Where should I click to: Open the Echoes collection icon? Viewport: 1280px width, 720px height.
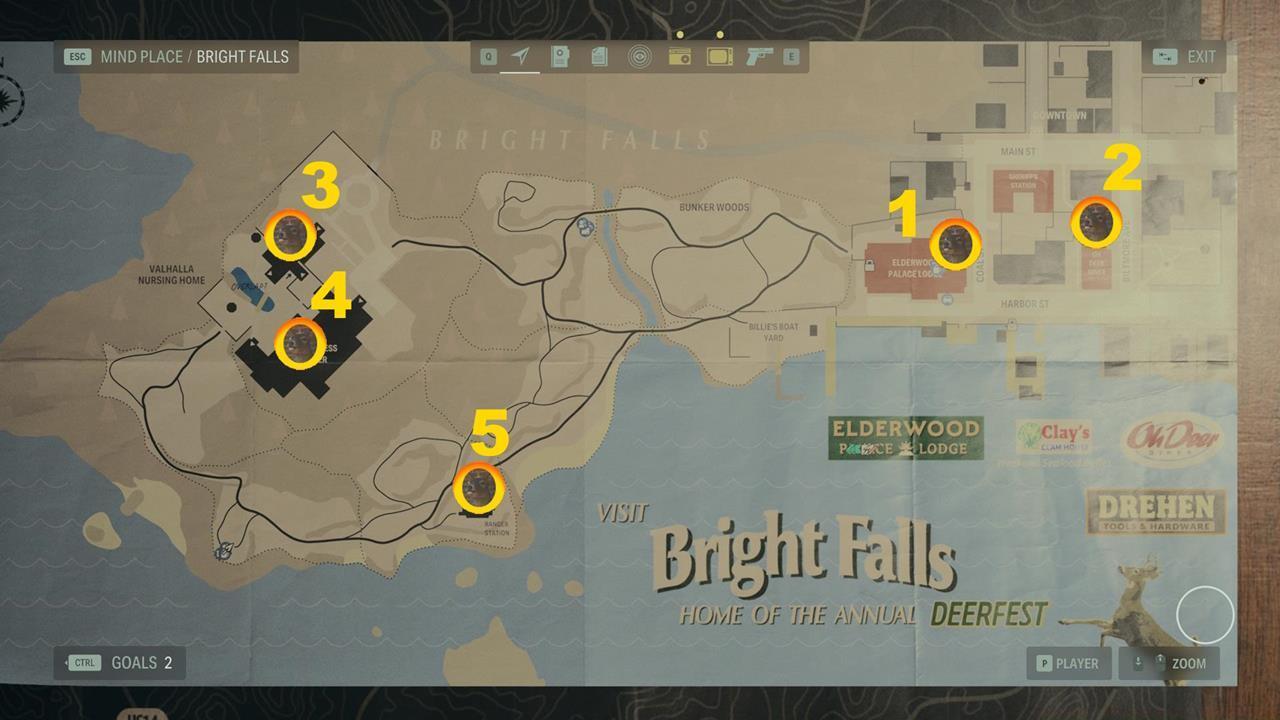point(639,57)
